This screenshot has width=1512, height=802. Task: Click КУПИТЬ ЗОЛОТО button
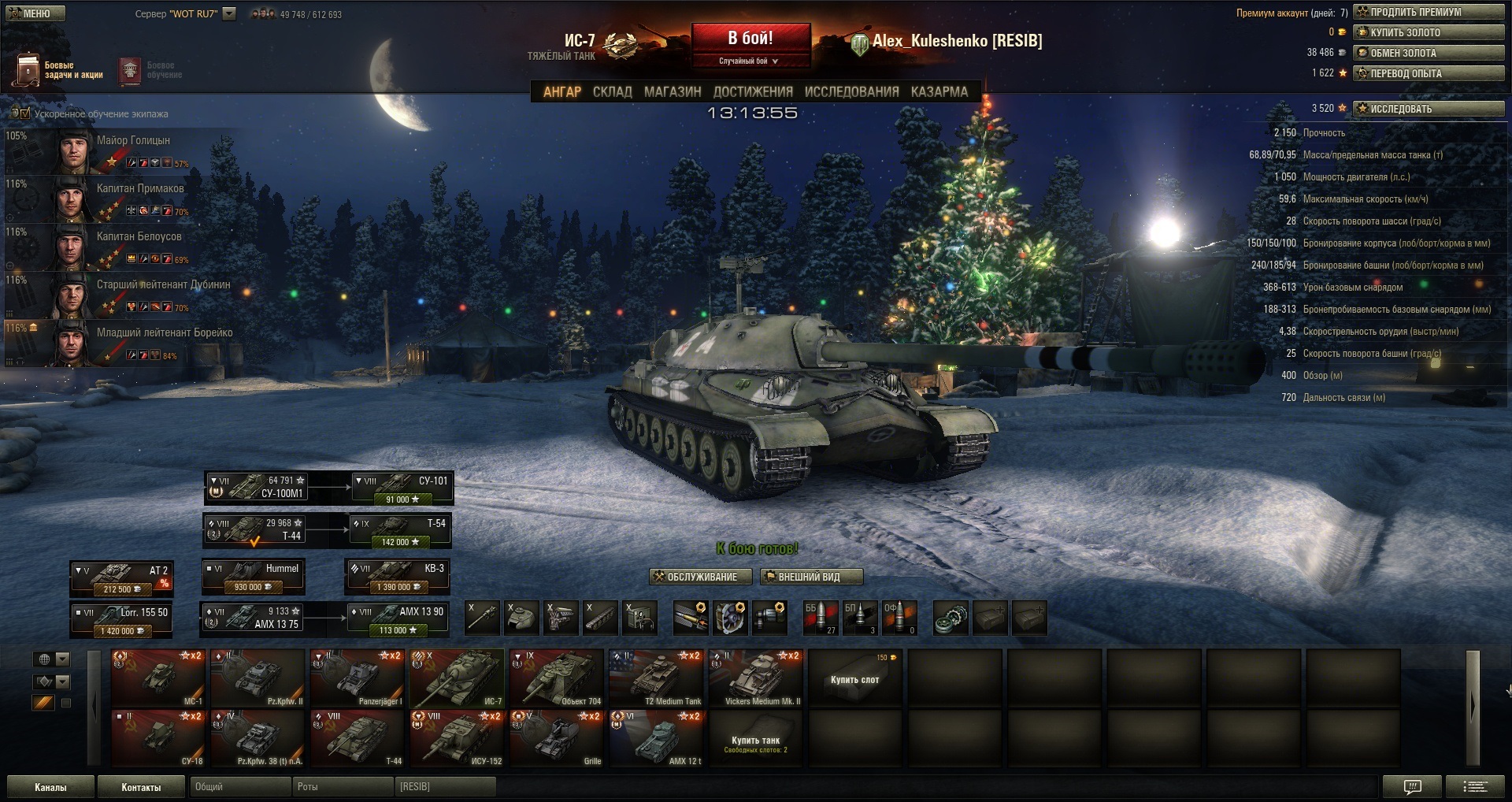click(1429, 32)
